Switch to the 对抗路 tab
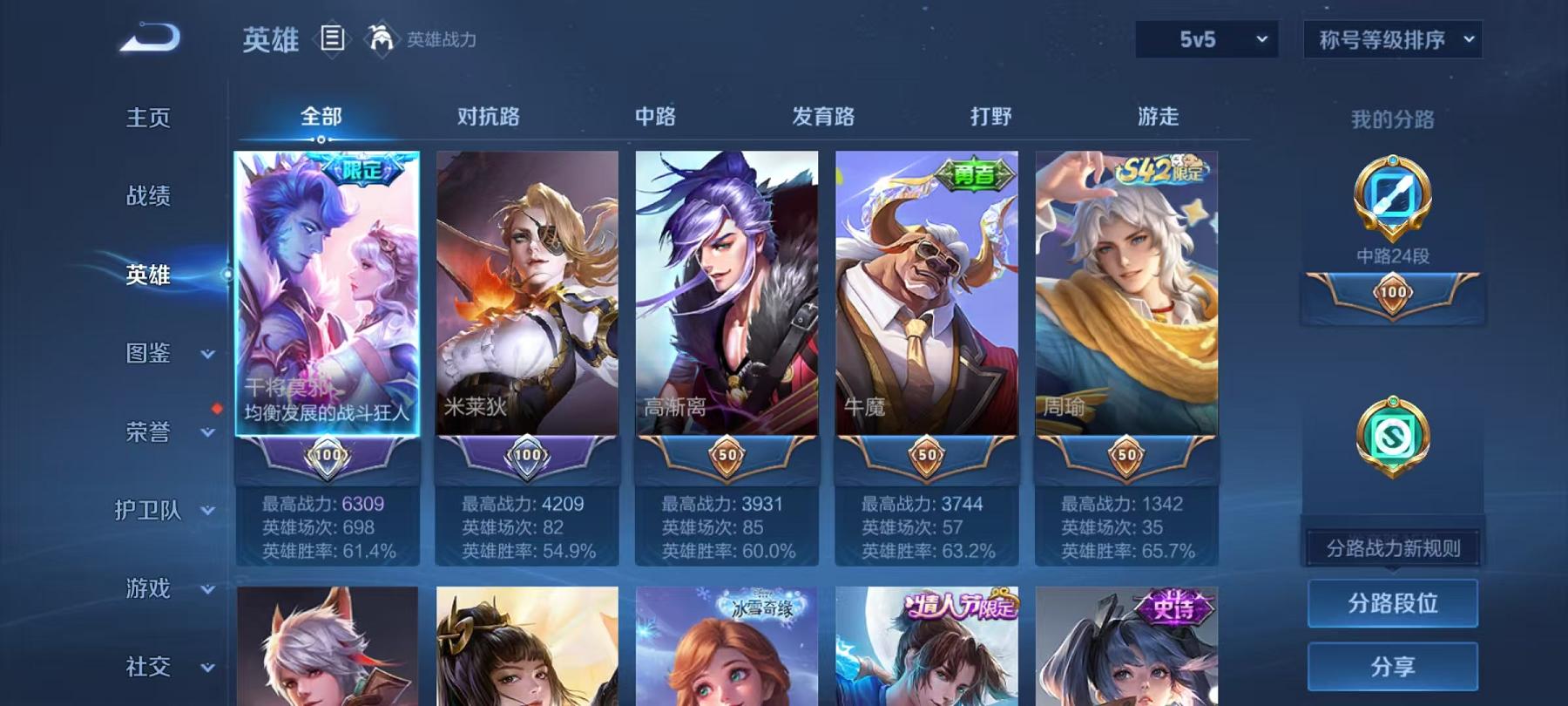Screen dimensions: 1568x706 (x=486, y=116)
